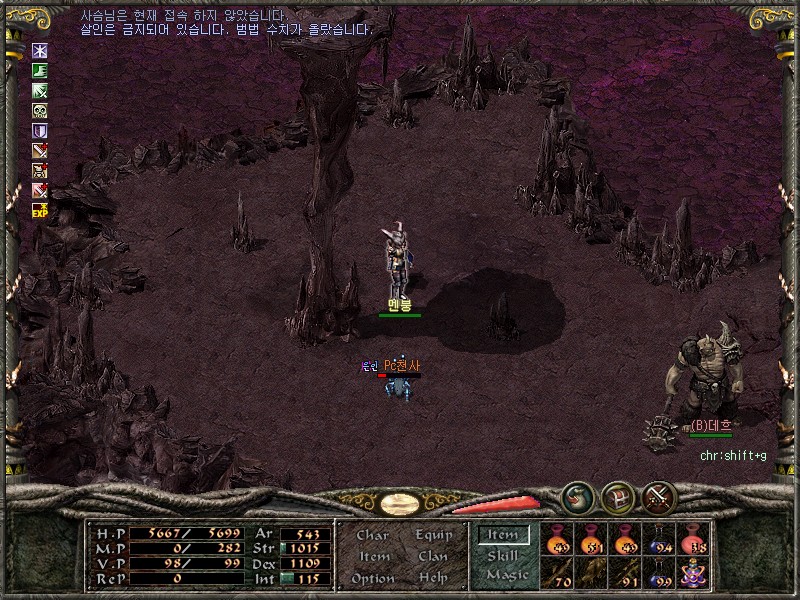Click the skull status buff icon
Viewport: 800px width, 600px height.
tap(40, 111)
